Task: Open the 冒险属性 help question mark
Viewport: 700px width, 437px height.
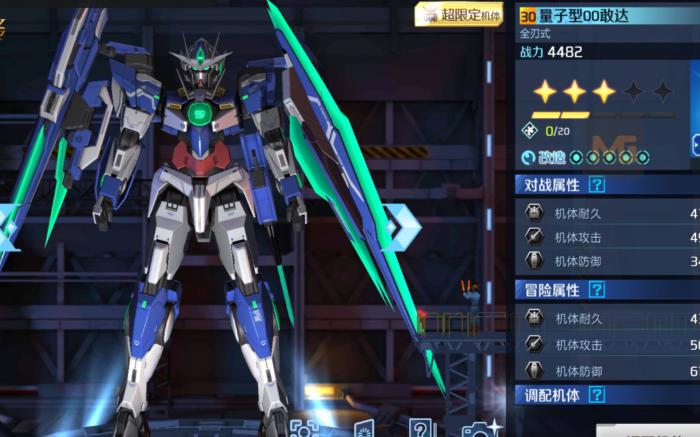Action: [597, 290]
